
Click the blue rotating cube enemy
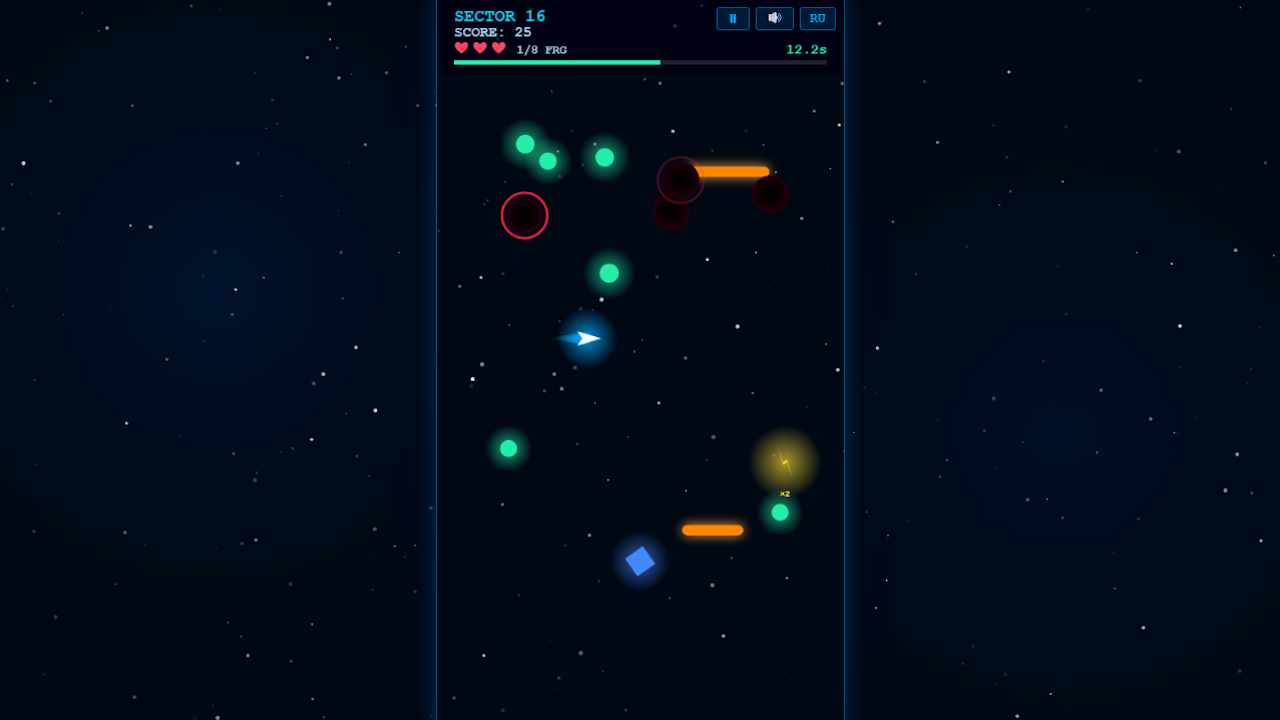tap(639, 560)
